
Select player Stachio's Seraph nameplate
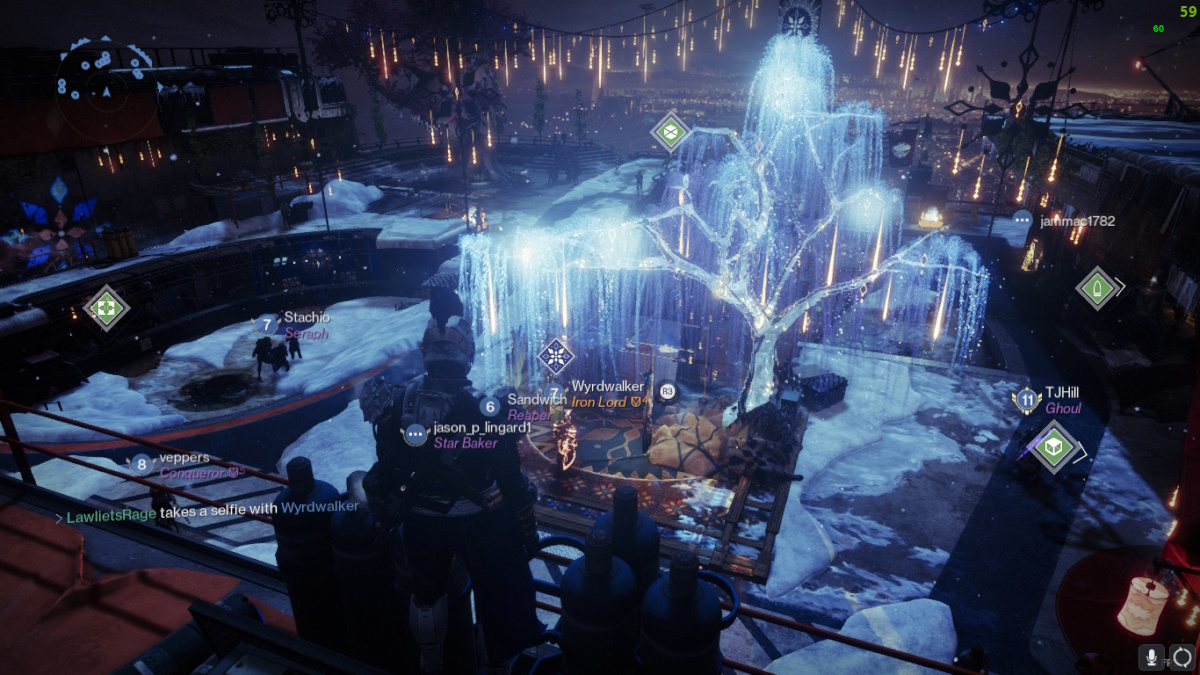[305, 326]
